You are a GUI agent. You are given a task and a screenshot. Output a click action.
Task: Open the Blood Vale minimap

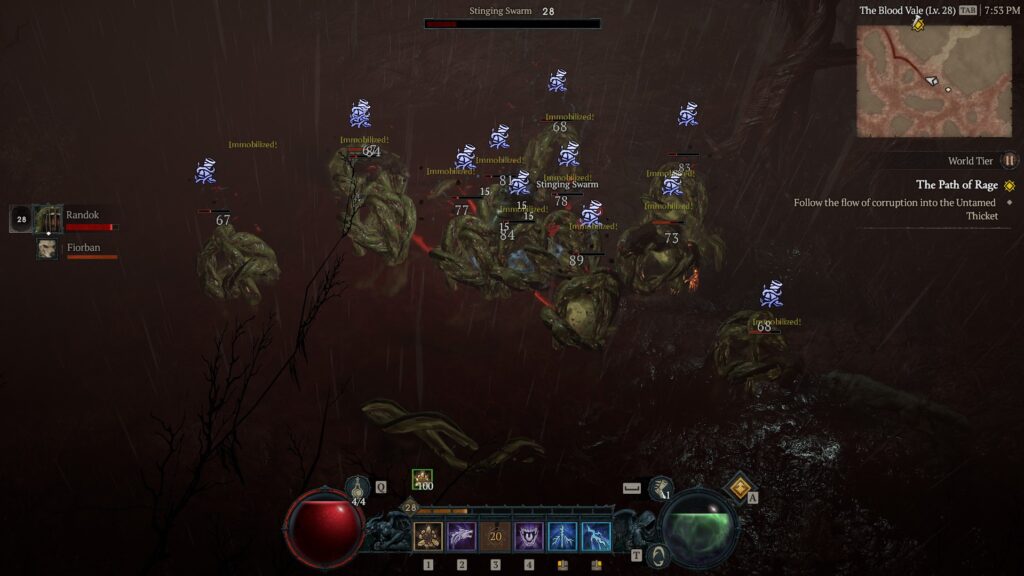(933, 80)
